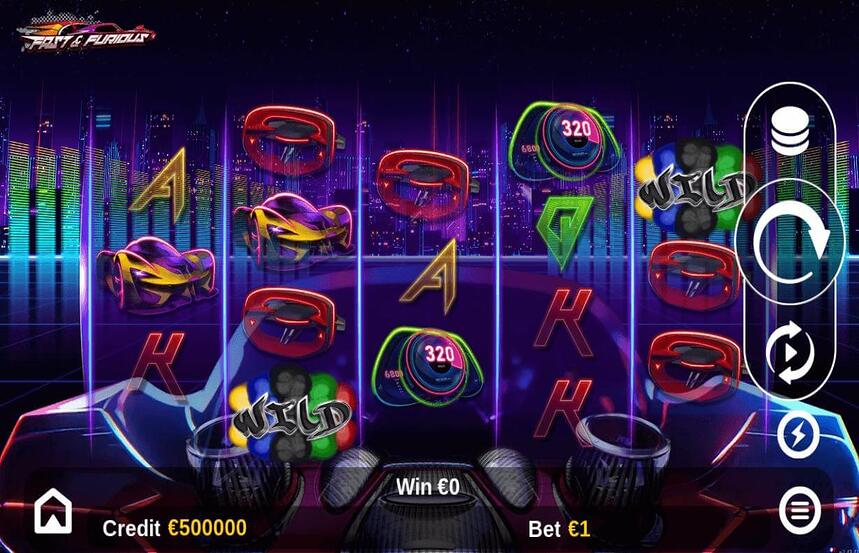Spin the reels with the circular arrow button
Viewport: 859px width, 553px height.
pyautogui.click(x=790, y=241)
